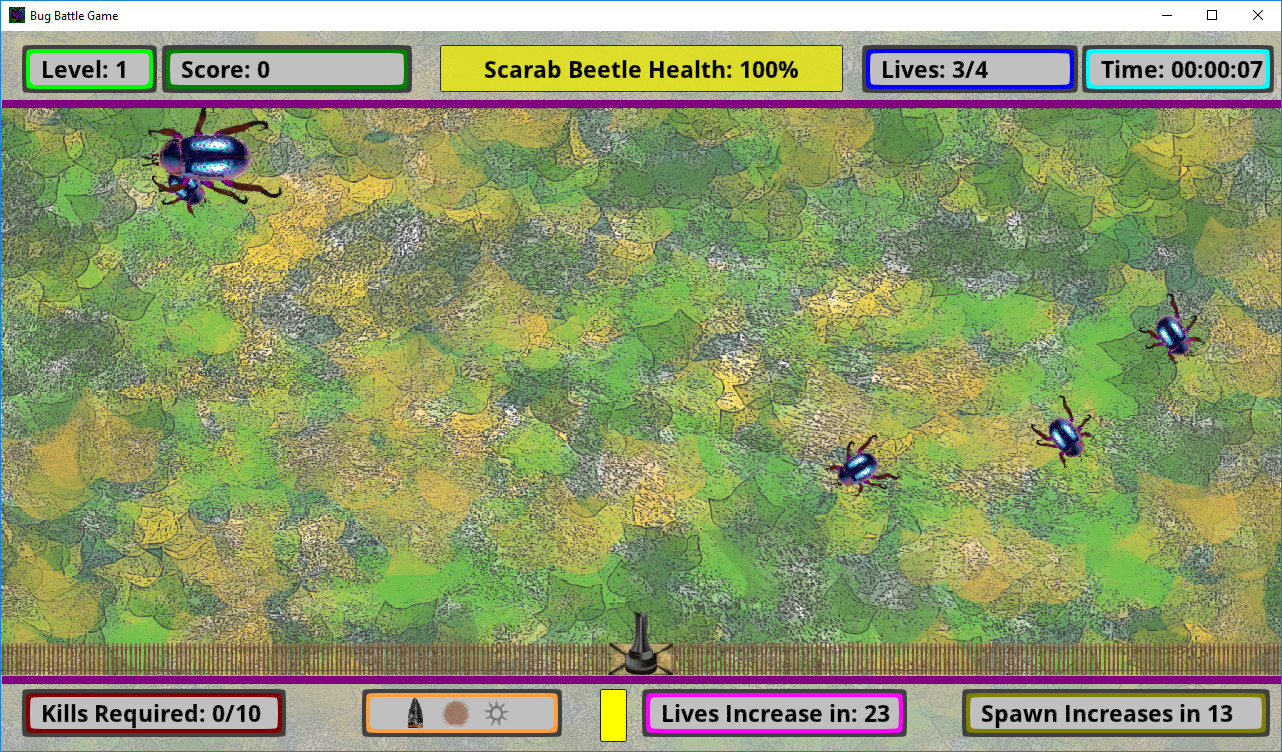Click the Level: 1 indicator
Screen dimensions: 1282x752
pos(88,69)
